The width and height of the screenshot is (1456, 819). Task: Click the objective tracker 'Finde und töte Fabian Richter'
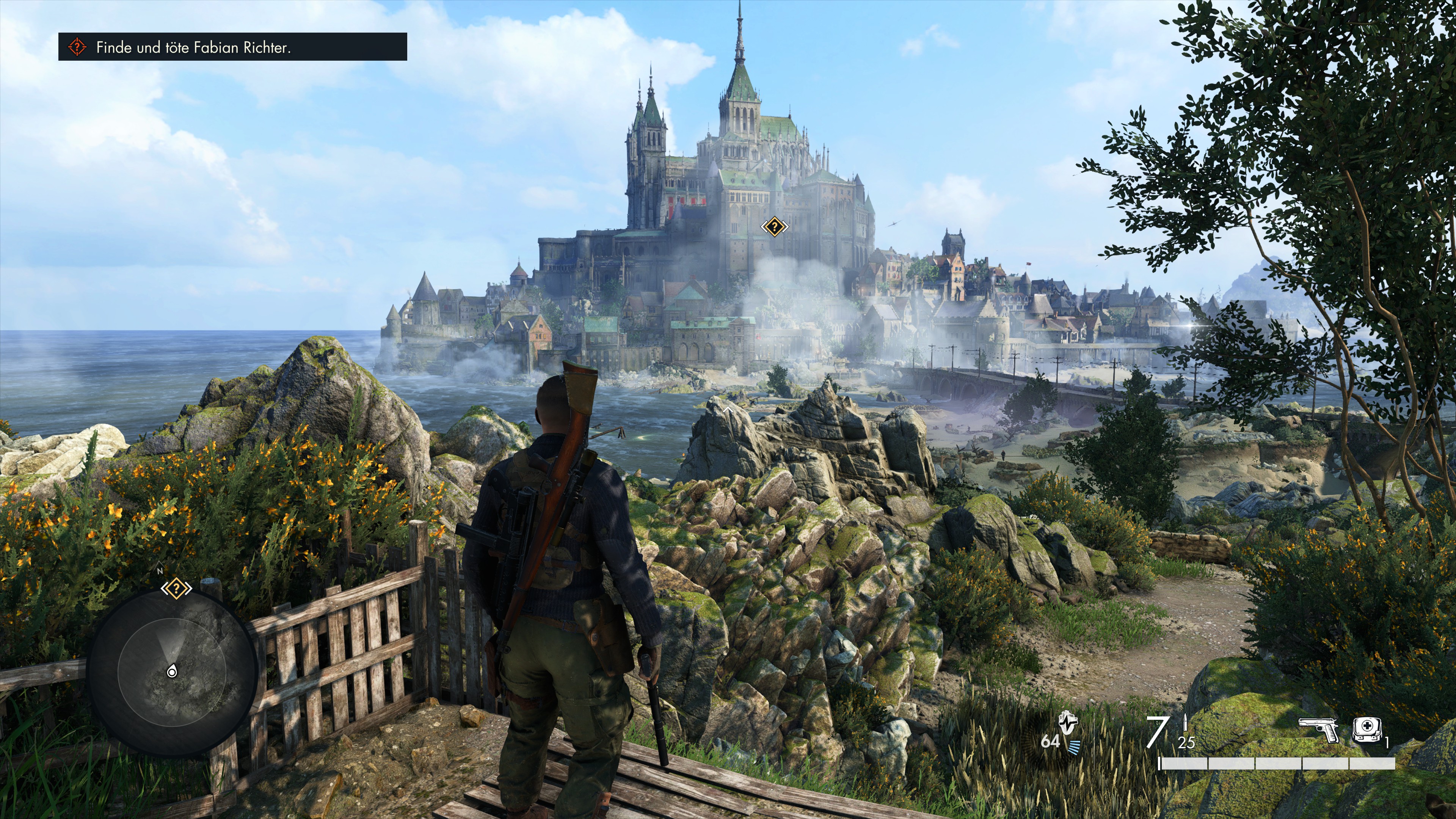[232, 47]
